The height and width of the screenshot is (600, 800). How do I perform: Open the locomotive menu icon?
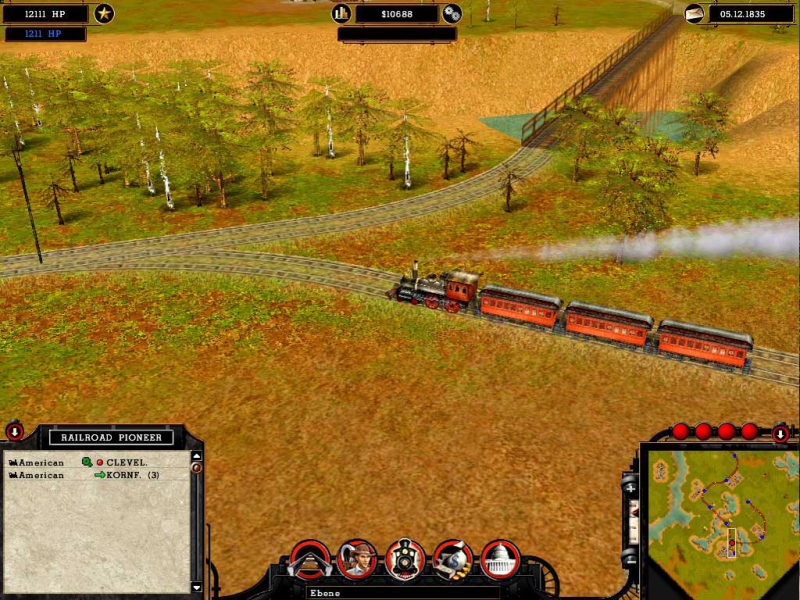(x=405, y=560)
